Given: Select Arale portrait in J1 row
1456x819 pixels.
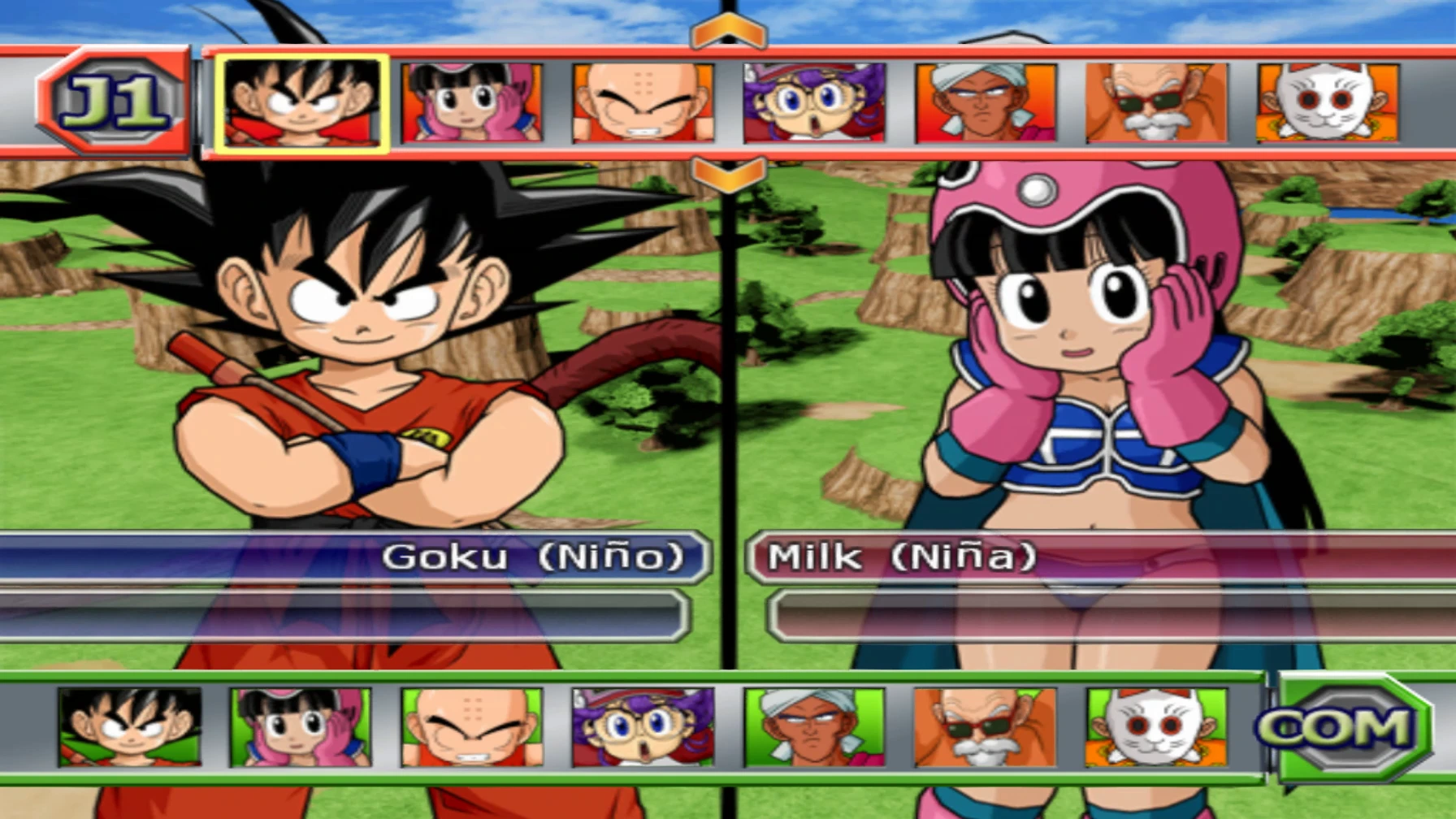Looking at the screenshot, I should click(814, 103).
